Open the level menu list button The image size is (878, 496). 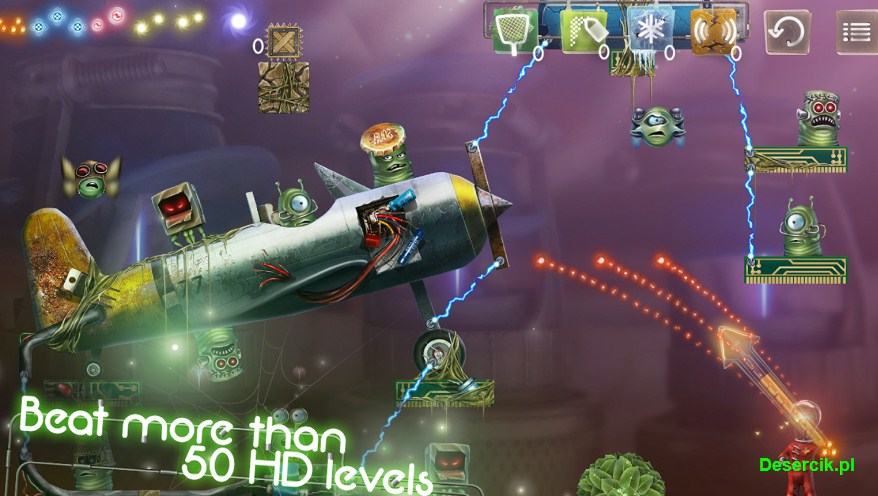pos(856,32)
